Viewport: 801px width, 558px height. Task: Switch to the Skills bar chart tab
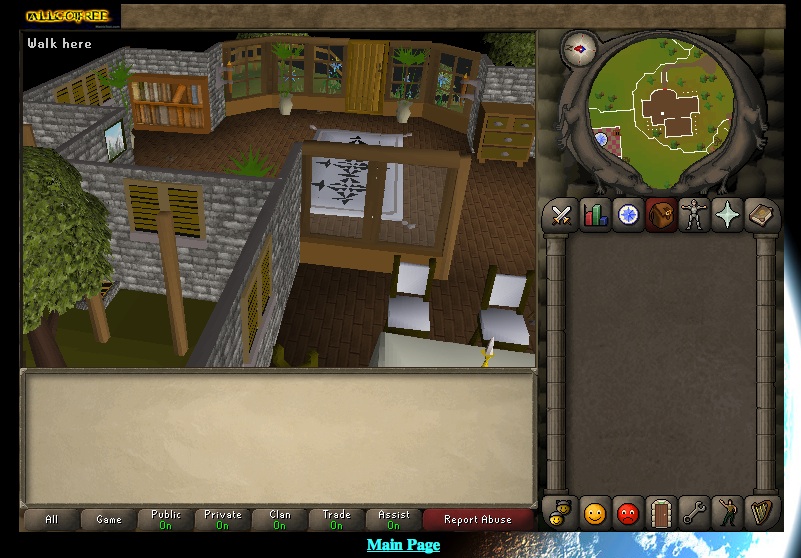click(595, 215)
